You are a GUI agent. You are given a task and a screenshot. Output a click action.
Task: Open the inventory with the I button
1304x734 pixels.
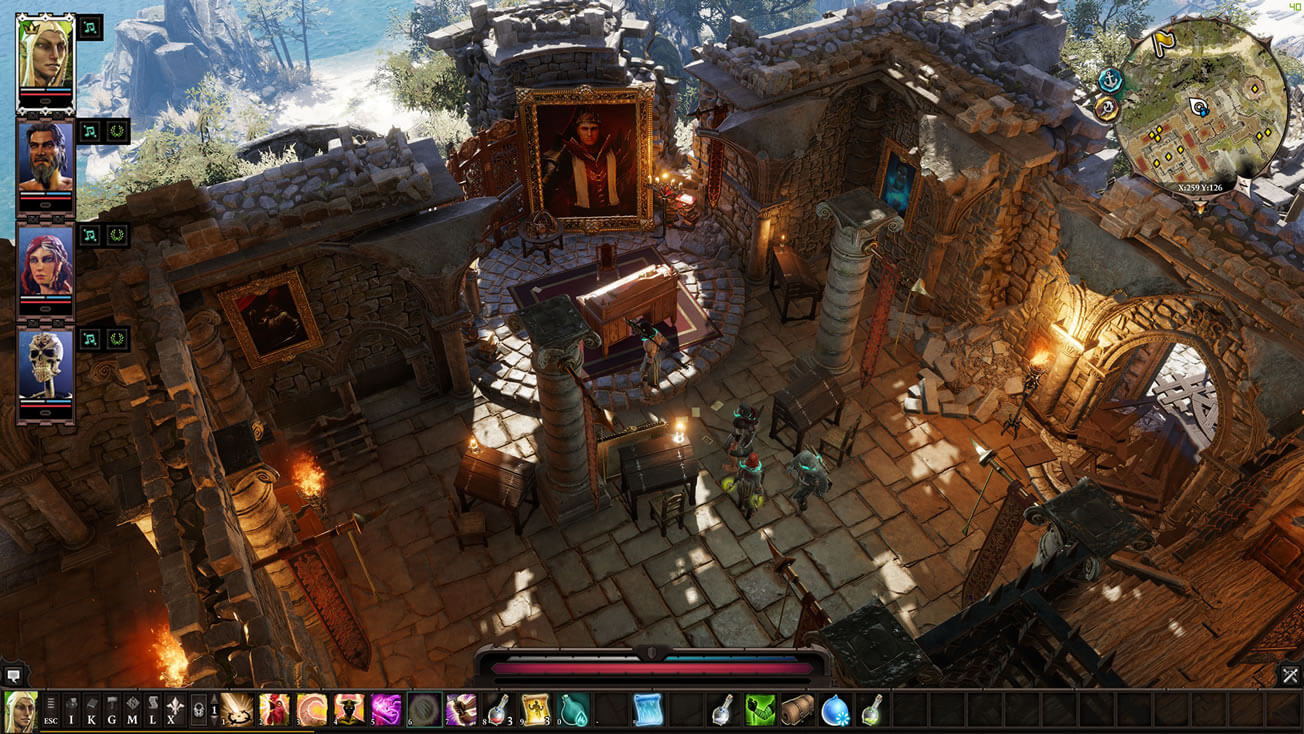pos(71,710)
